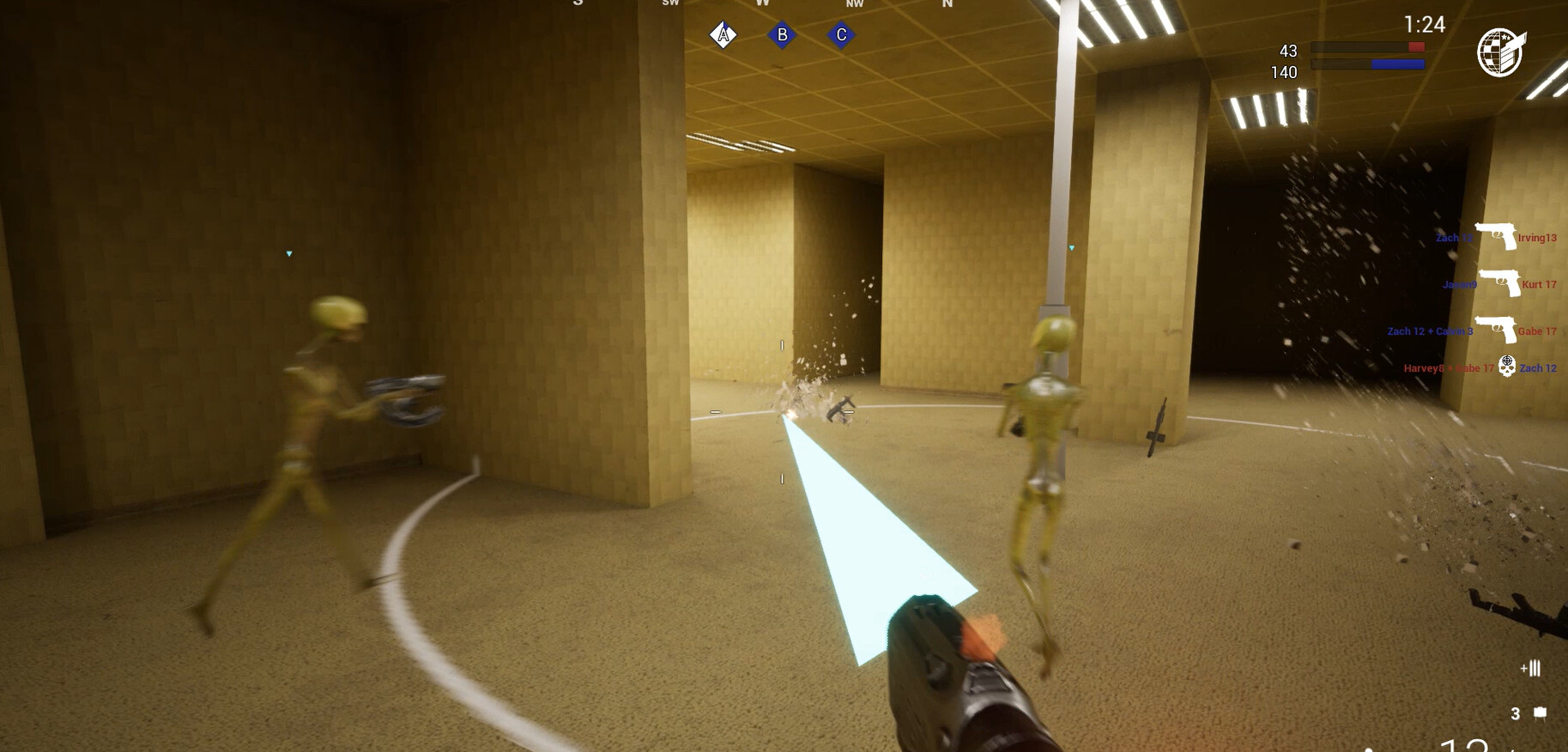Select the white objective marker A

point(723,35)
